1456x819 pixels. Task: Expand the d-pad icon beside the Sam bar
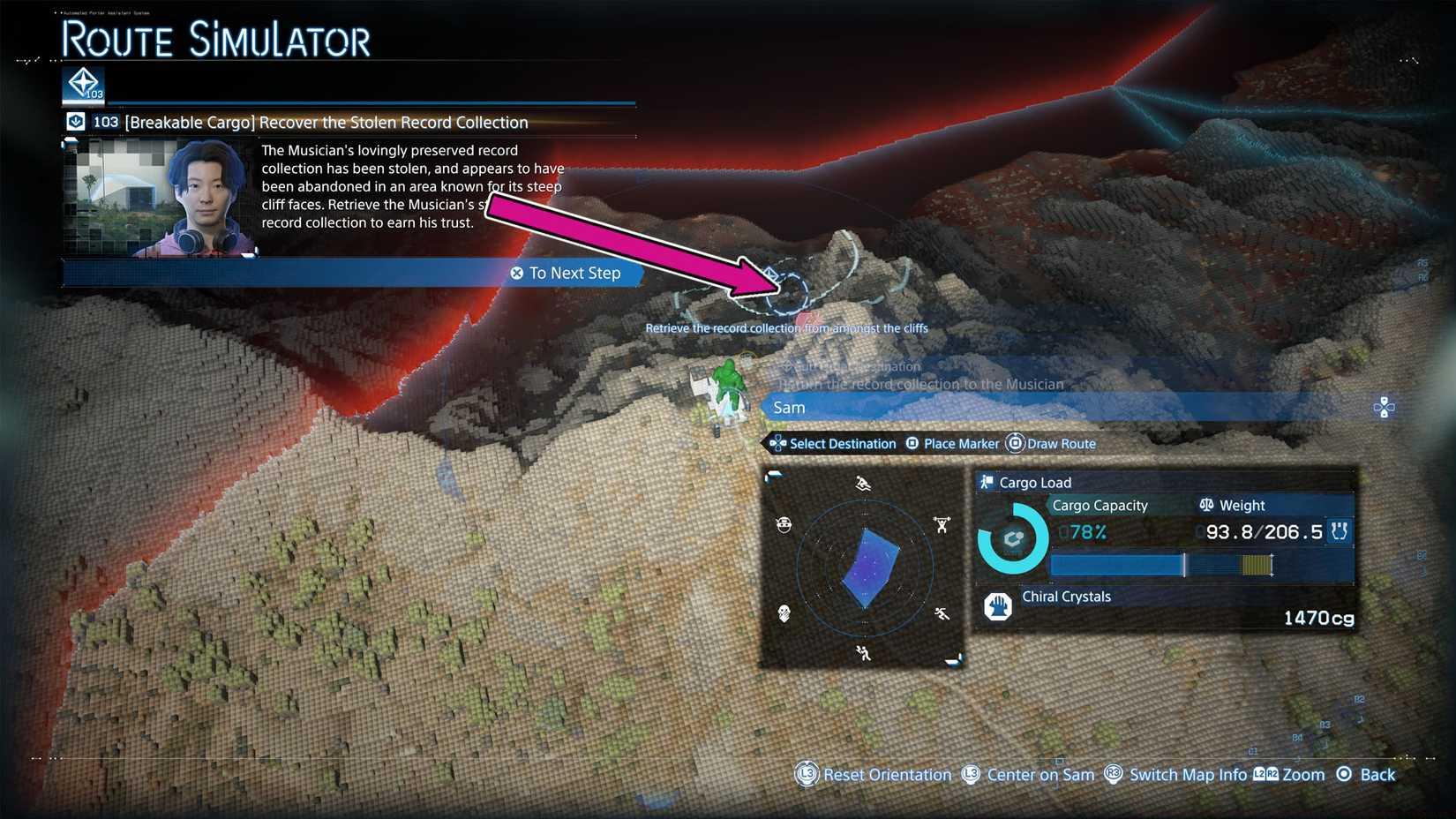point(1384,407)
